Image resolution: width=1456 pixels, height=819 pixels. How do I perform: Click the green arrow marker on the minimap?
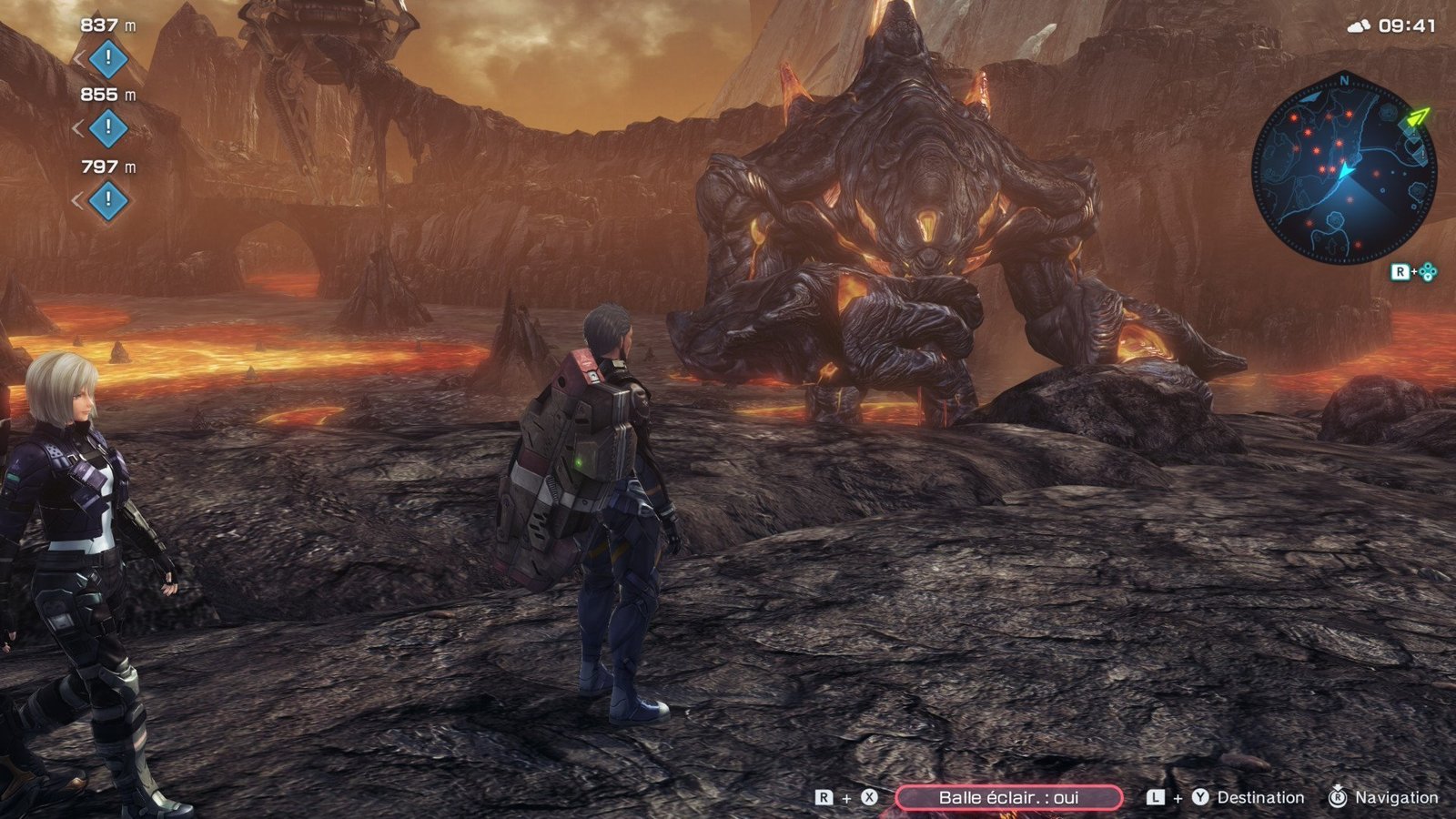(x=1418, y=117)
